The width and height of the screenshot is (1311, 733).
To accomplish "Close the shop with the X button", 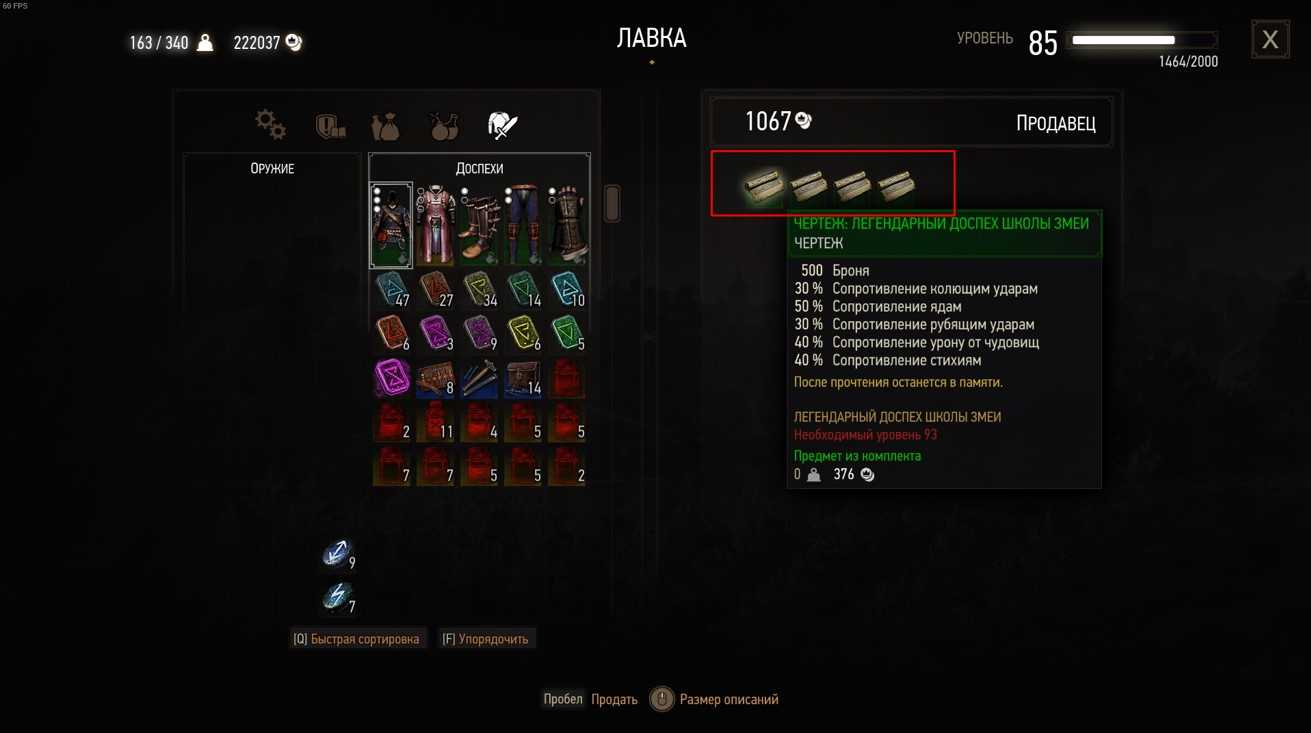I will pyautogui.click(x=1270, y=40).
